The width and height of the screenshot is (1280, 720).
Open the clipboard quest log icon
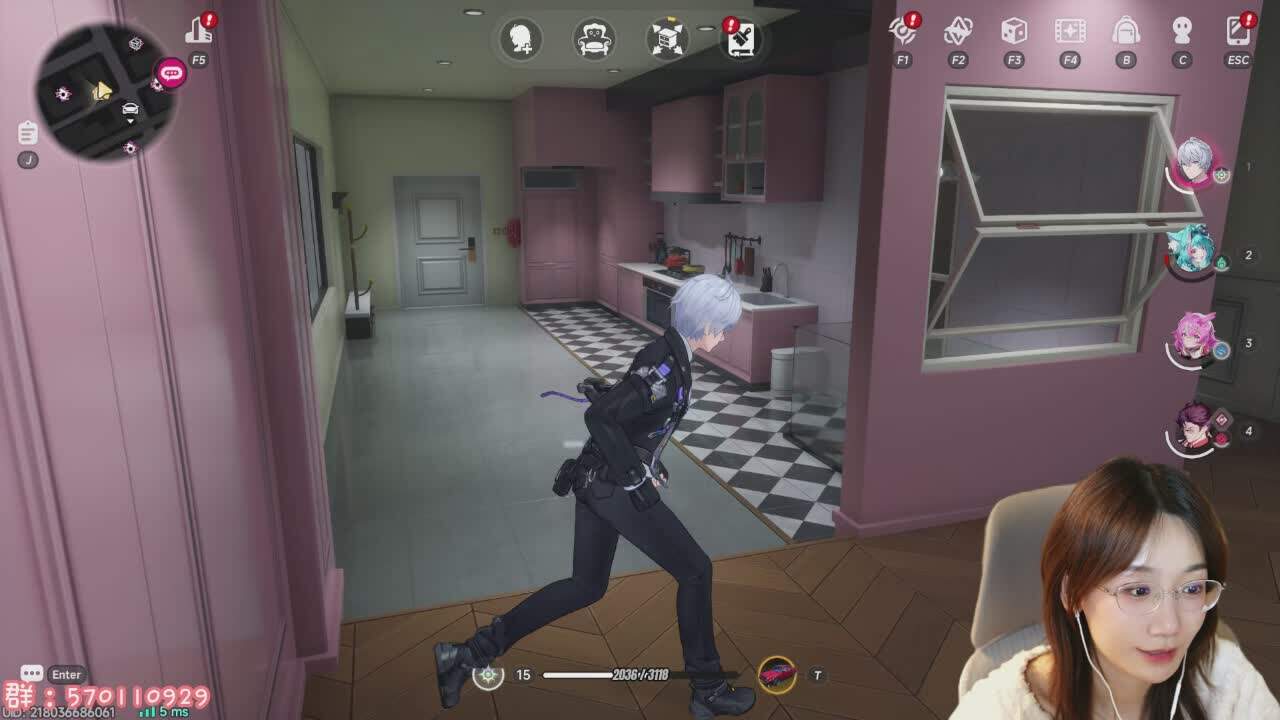[28, 133]
